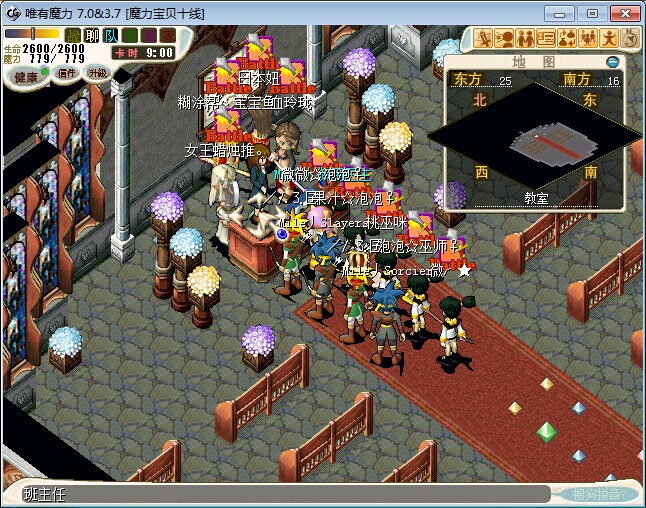Select the two-people handshake icon
646x508 pixels.
(524, 39)
